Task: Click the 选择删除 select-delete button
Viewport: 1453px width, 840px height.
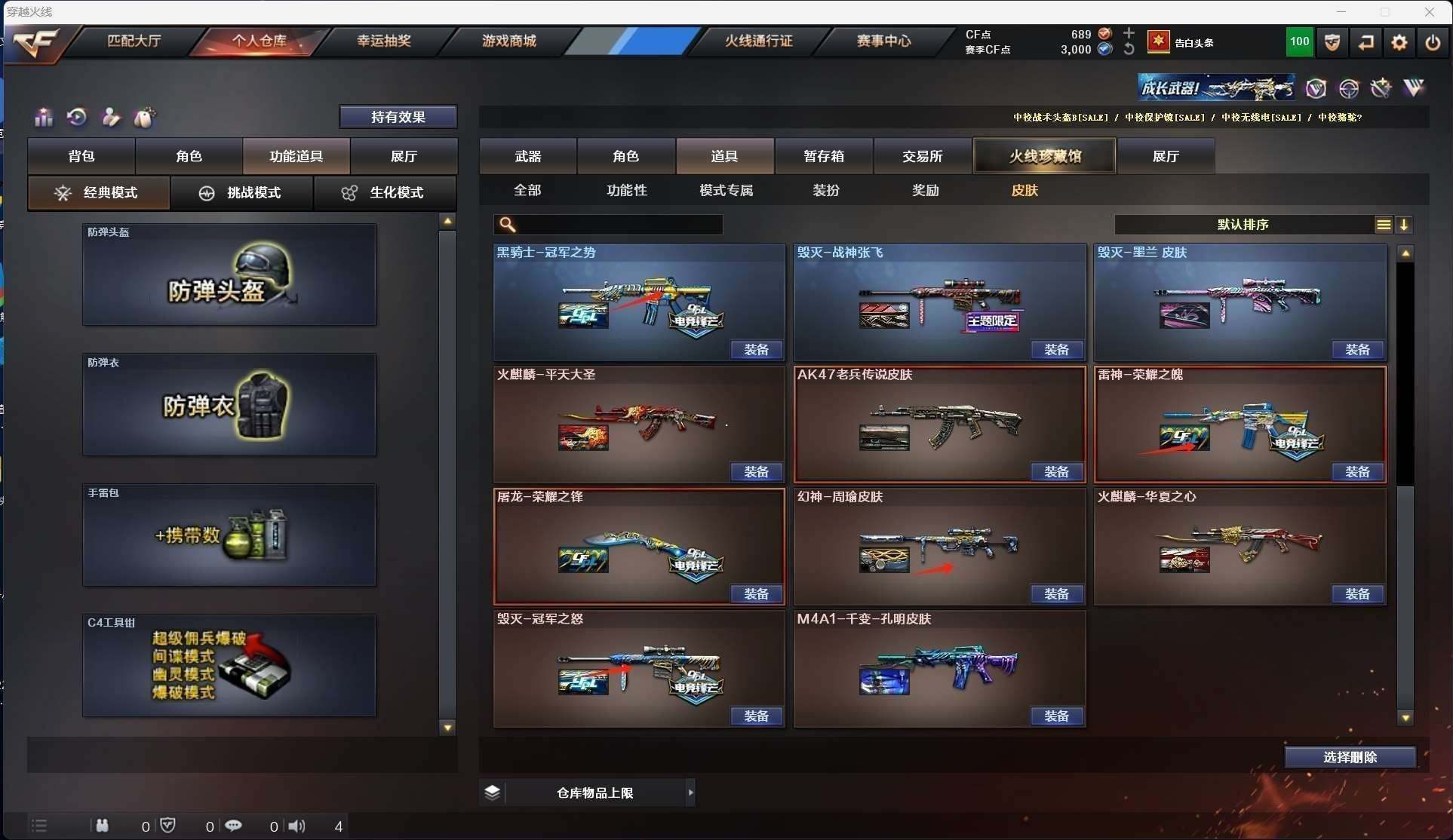Action: (1350, 757)
